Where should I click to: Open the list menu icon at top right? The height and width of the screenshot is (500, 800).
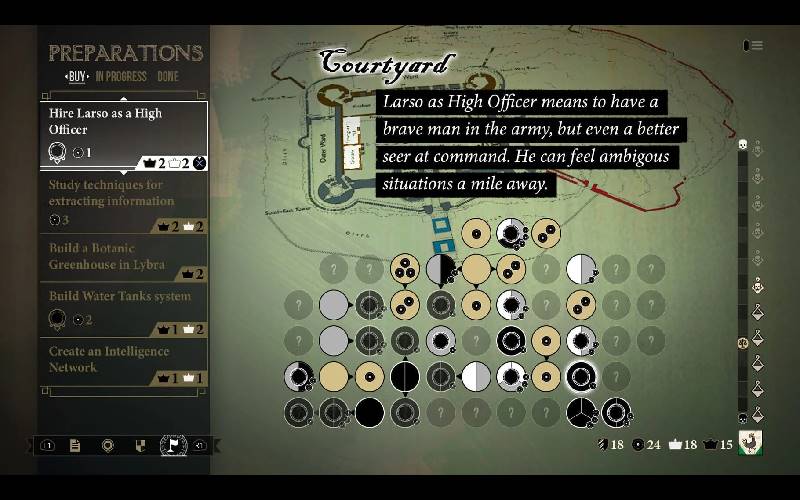(753, 45)
